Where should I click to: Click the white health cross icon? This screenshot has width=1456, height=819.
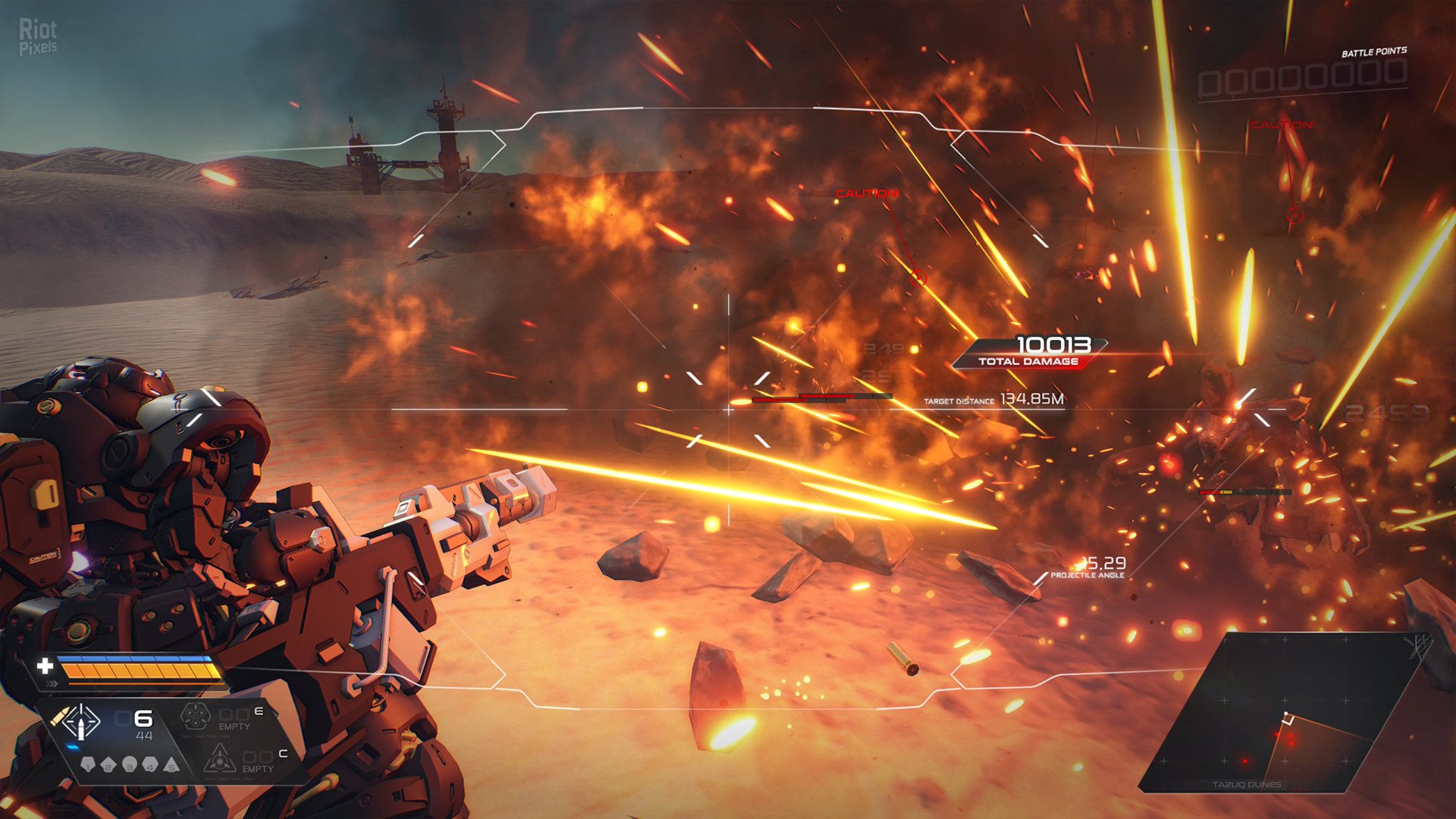(x=45, y=666)
